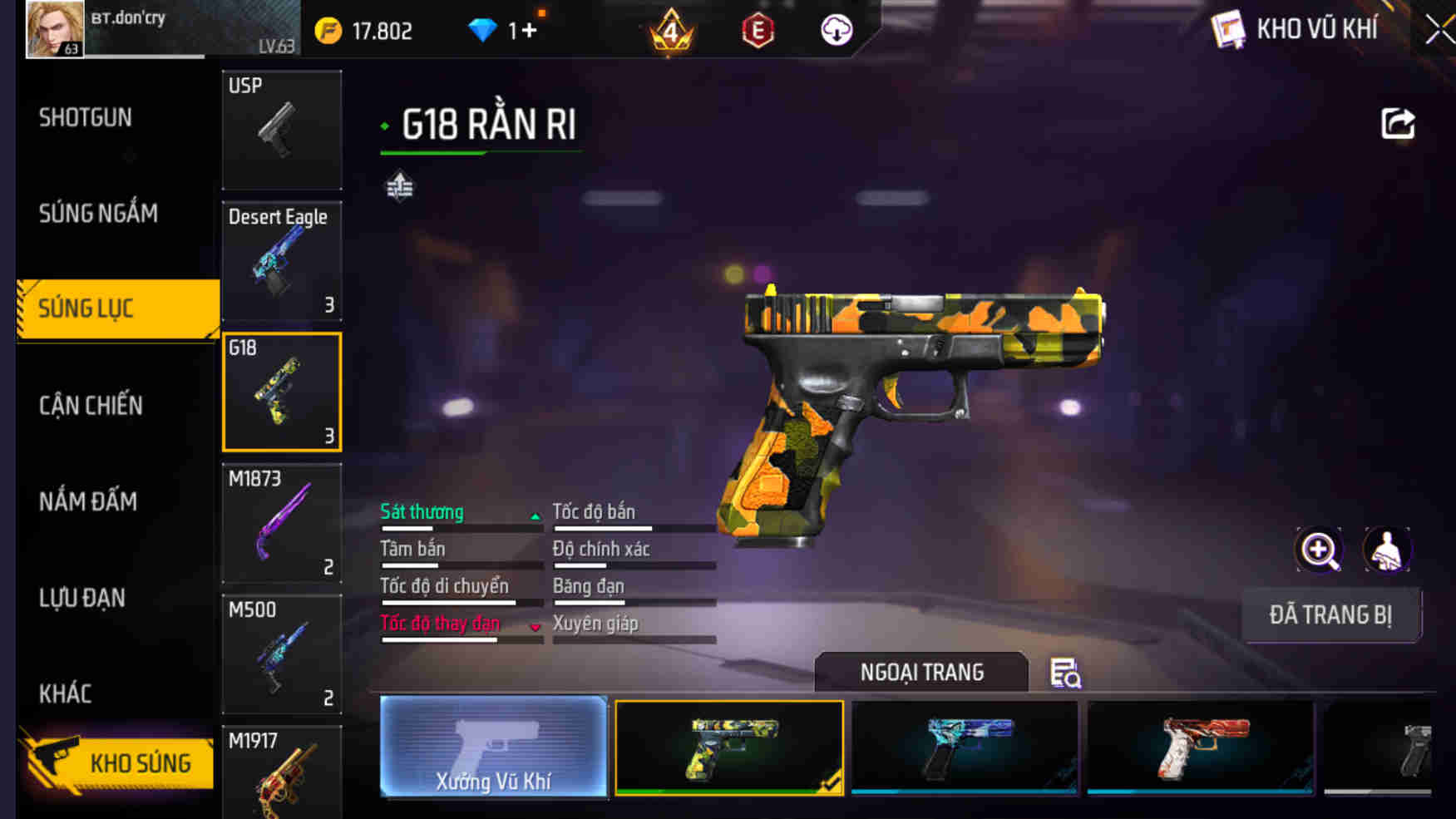Toggle the Sát thương stat sort indicator
This screenshot has height=819, width=1456.
tap(535, 515)
